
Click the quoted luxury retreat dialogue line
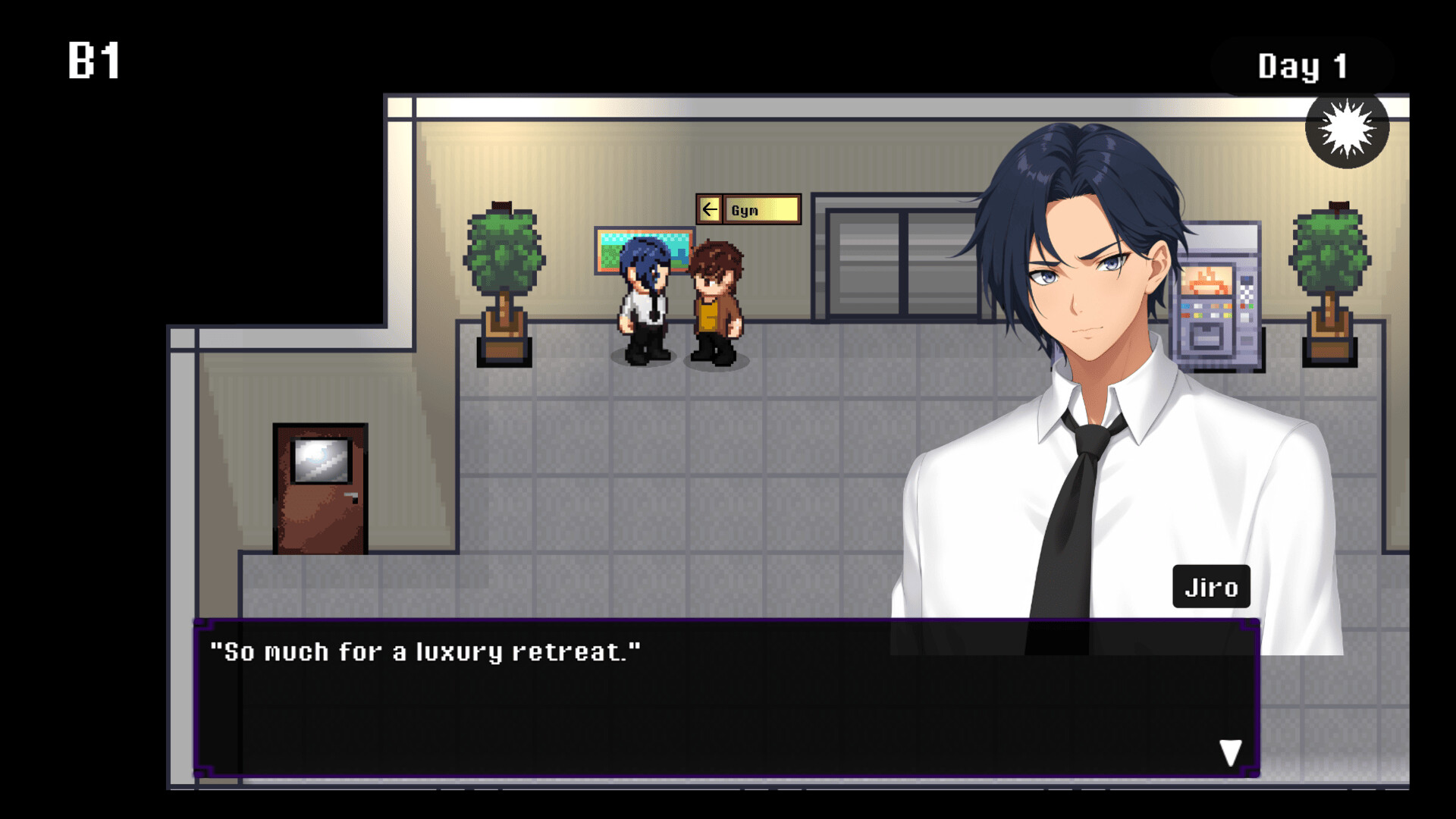coord(425,651)
